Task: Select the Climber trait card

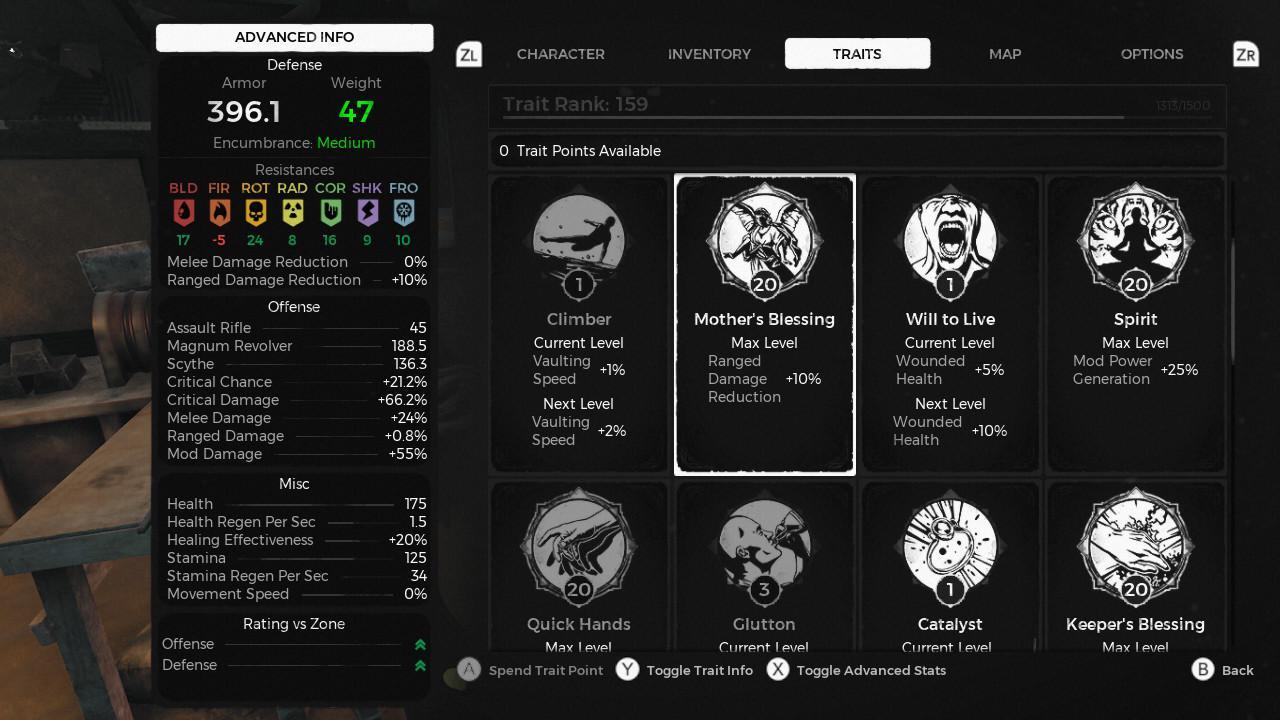Action: coord(579,324)
